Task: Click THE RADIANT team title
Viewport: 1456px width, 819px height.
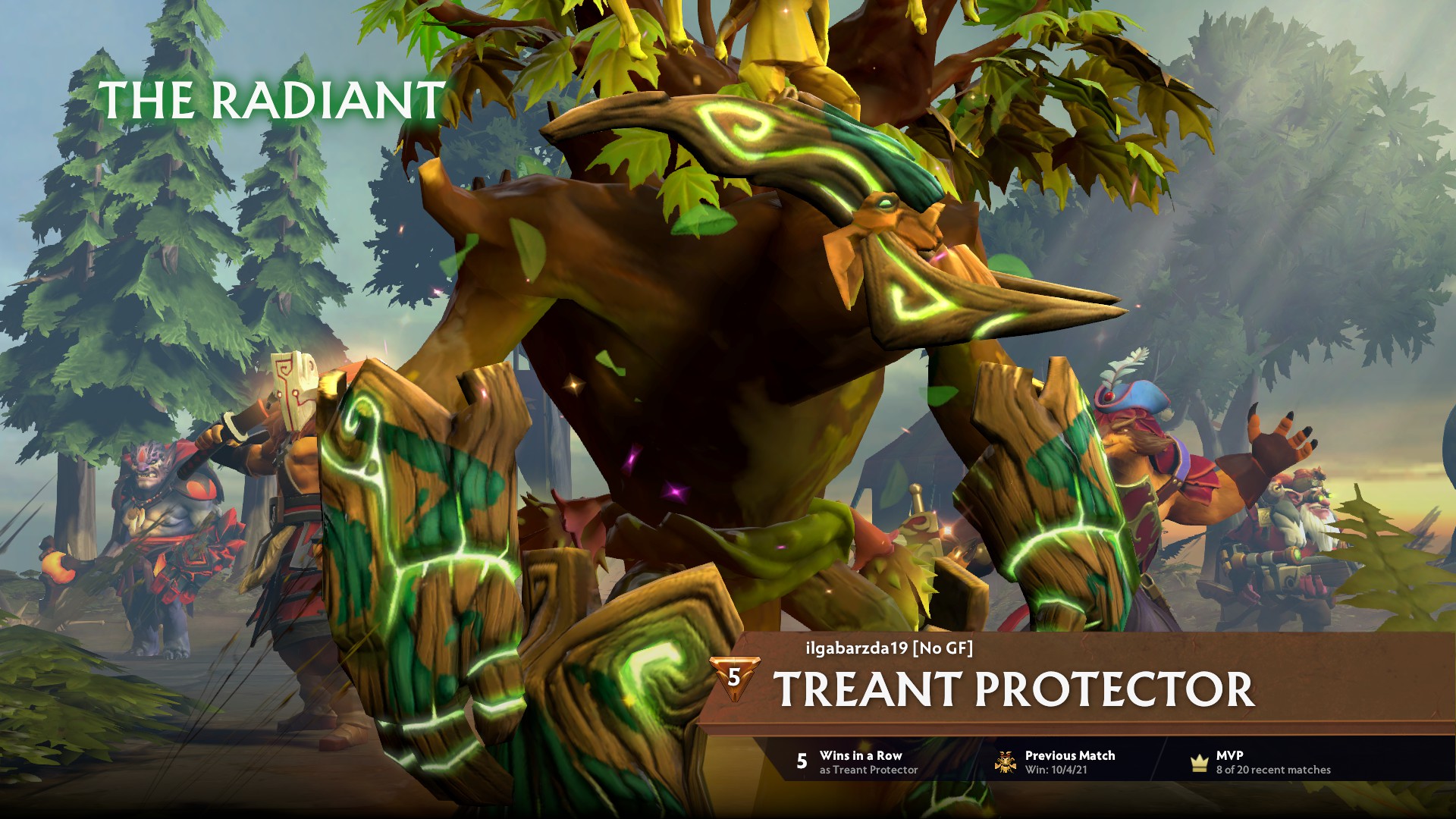Action: (271, 99)
